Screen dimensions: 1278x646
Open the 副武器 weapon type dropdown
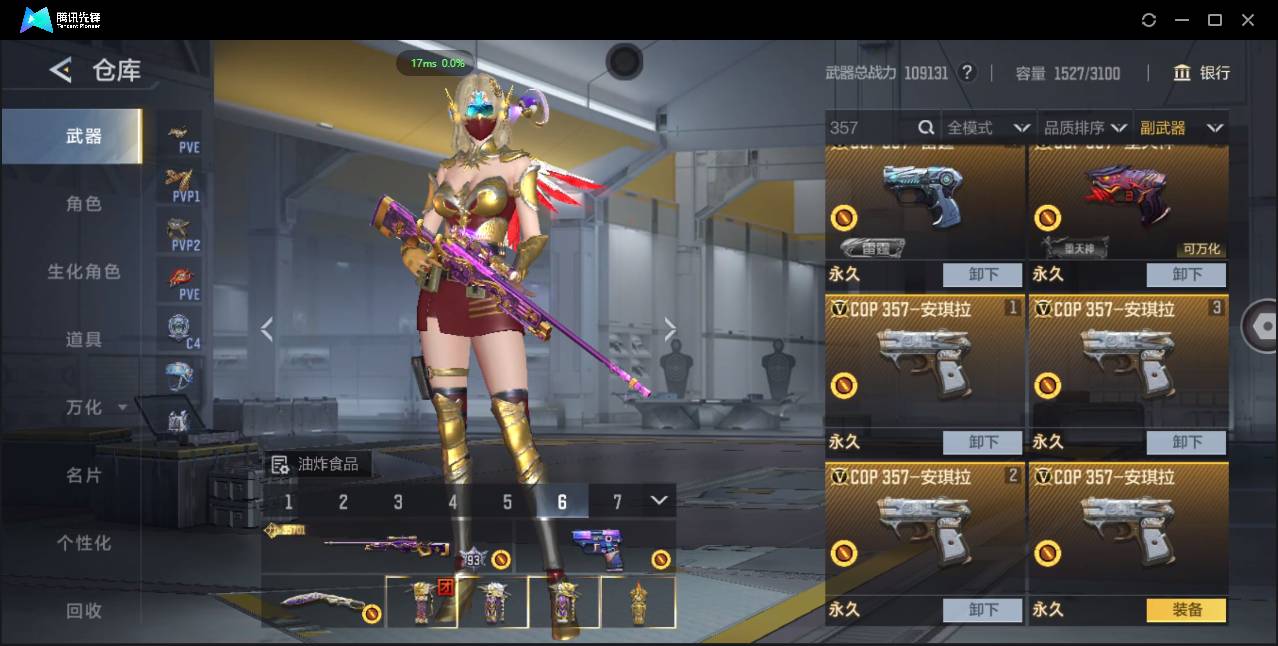click(1181, 128)
